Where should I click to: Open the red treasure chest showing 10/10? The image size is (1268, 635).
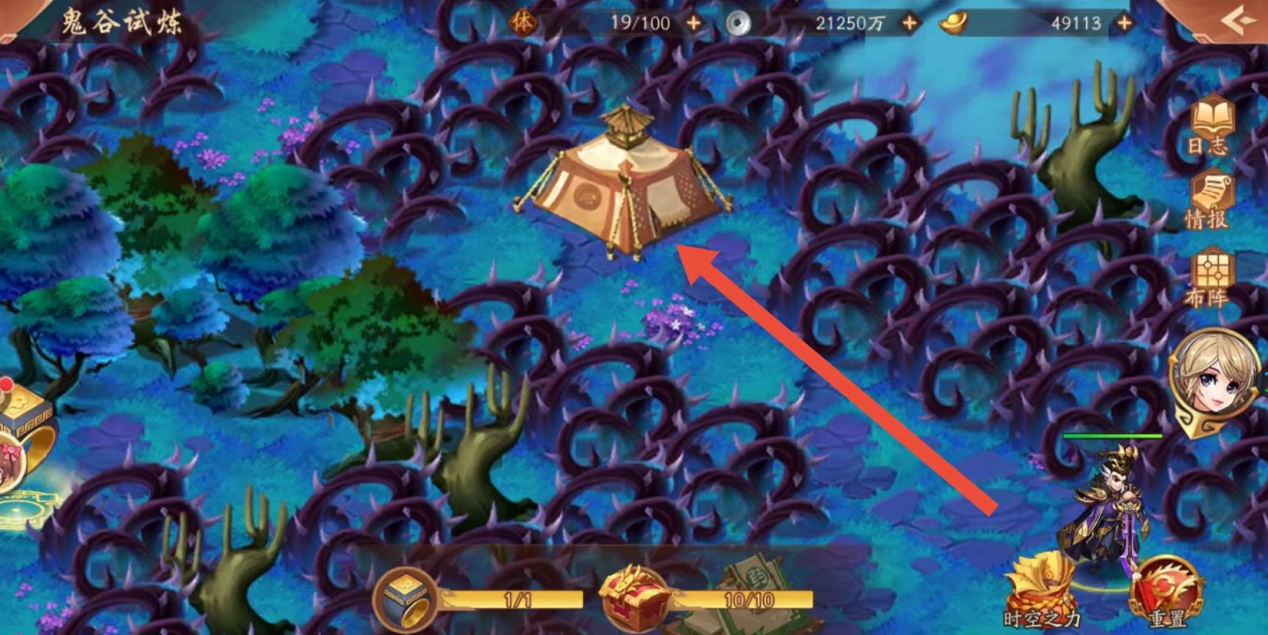point(634,598)
